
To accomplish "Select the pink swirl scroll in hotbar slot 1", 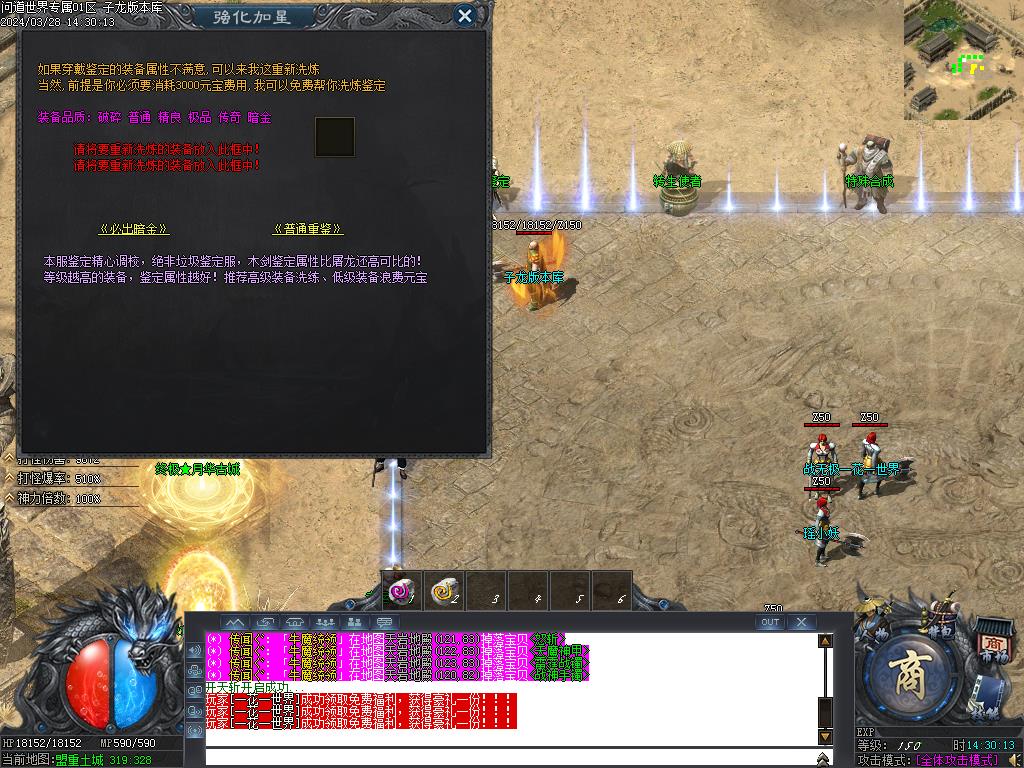I will pos(403,592).
